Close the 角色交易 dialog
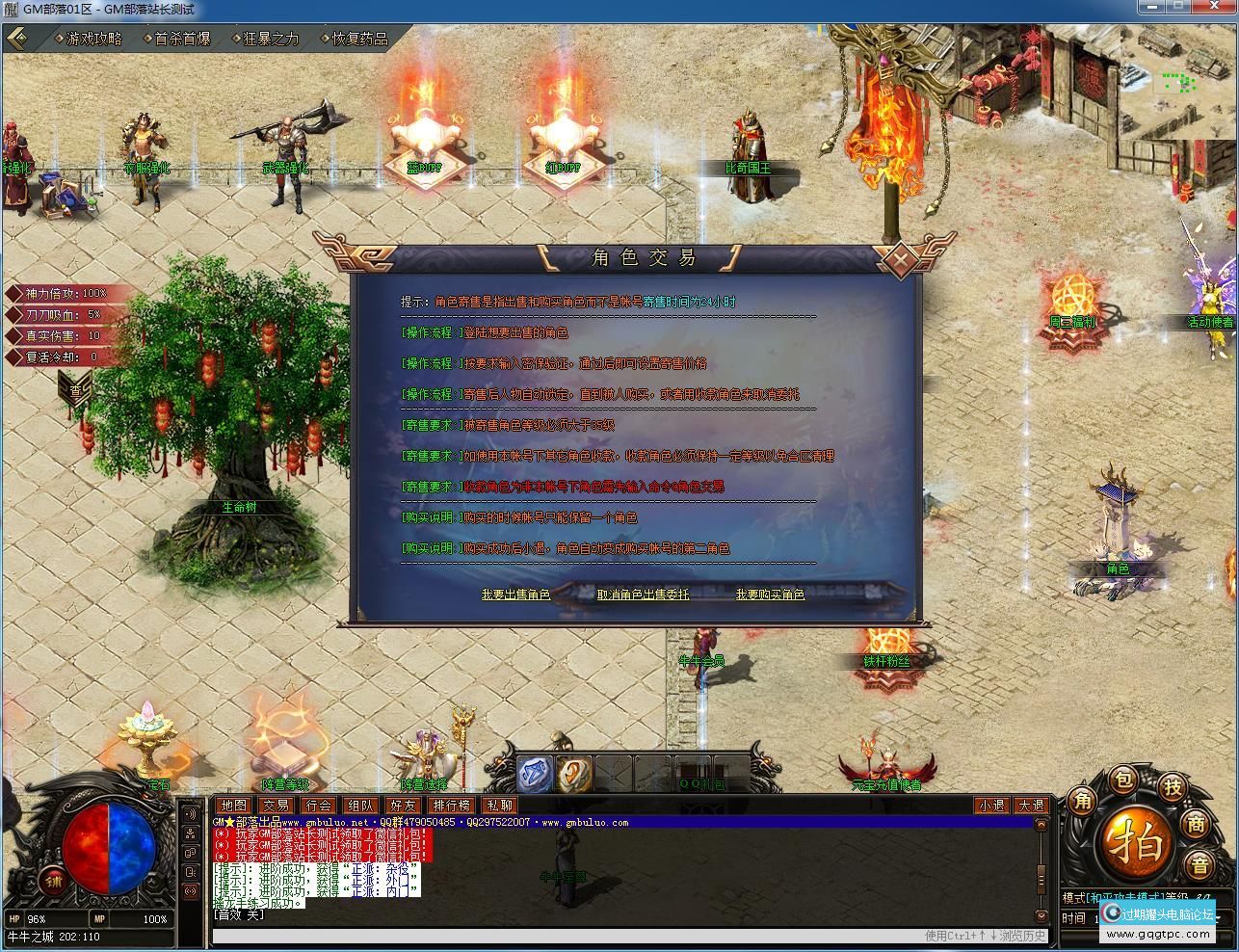The width and height of the screenshot is (1239, 952). pyautogui.click(x=898, y=258)
